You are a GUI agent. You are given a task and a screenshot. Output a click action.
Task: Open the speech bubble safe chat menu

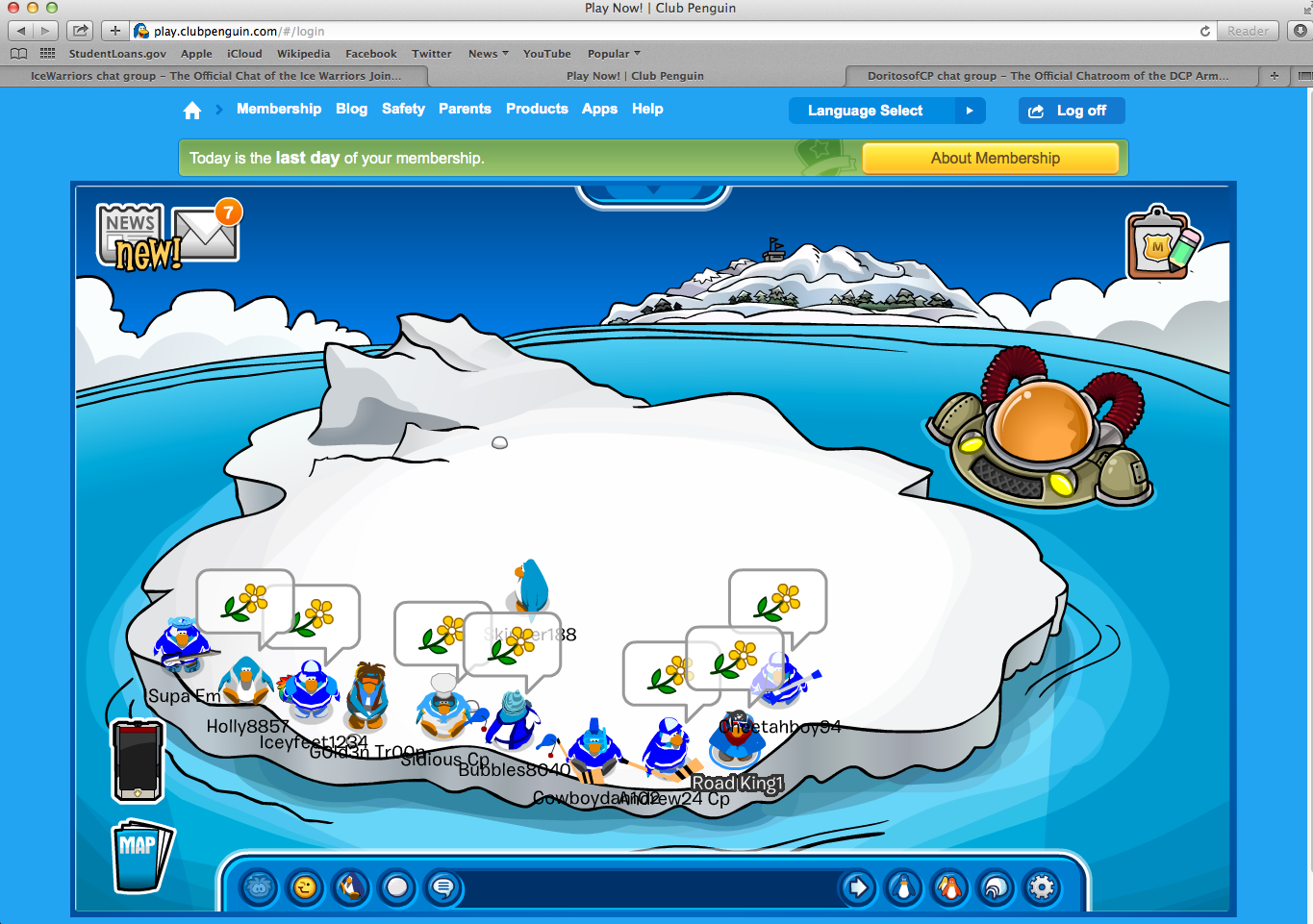coord(443,887)
